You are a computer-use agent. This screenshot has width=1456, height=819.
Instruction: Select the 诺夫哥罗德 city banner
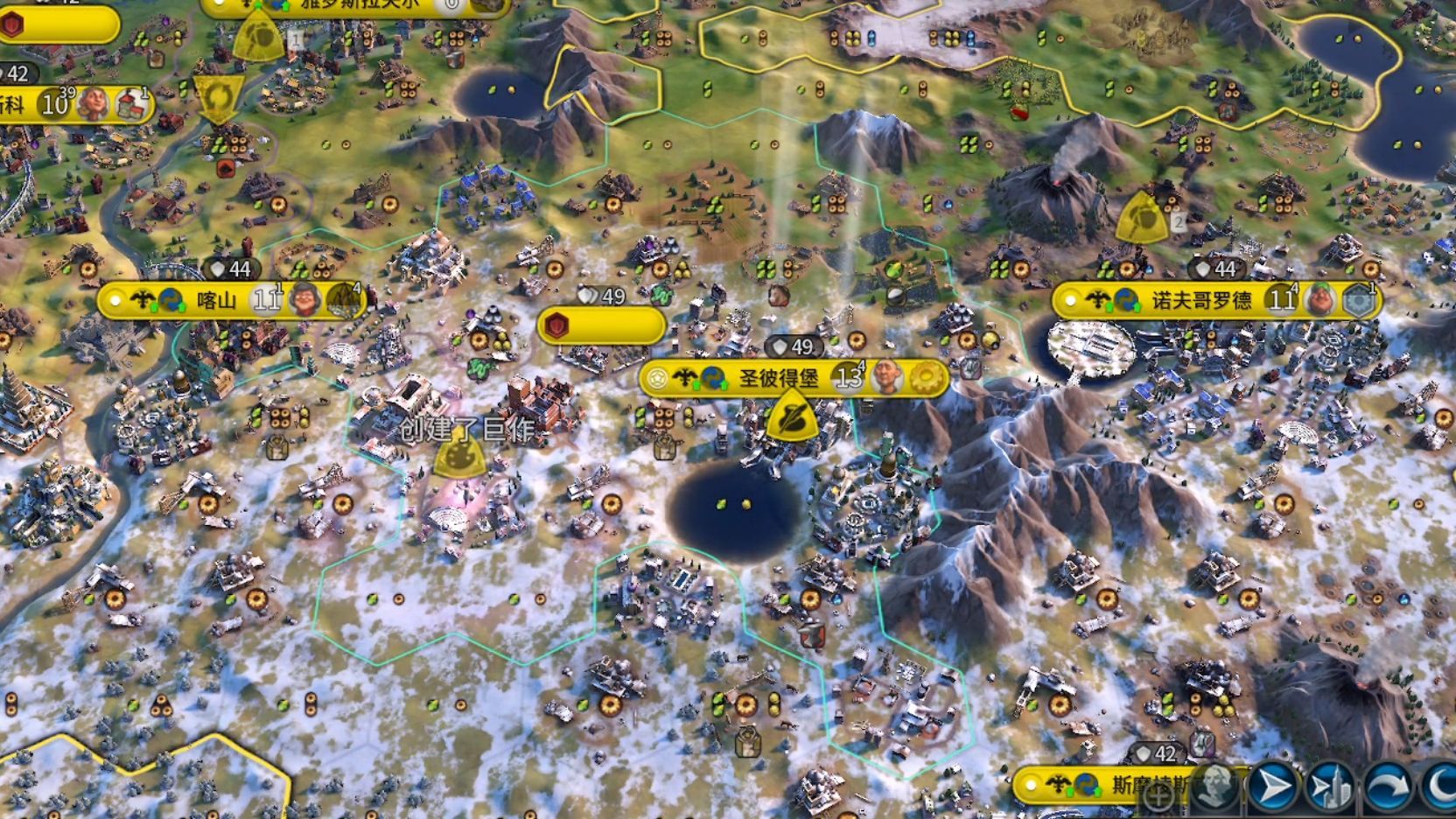pos(1200,301)
